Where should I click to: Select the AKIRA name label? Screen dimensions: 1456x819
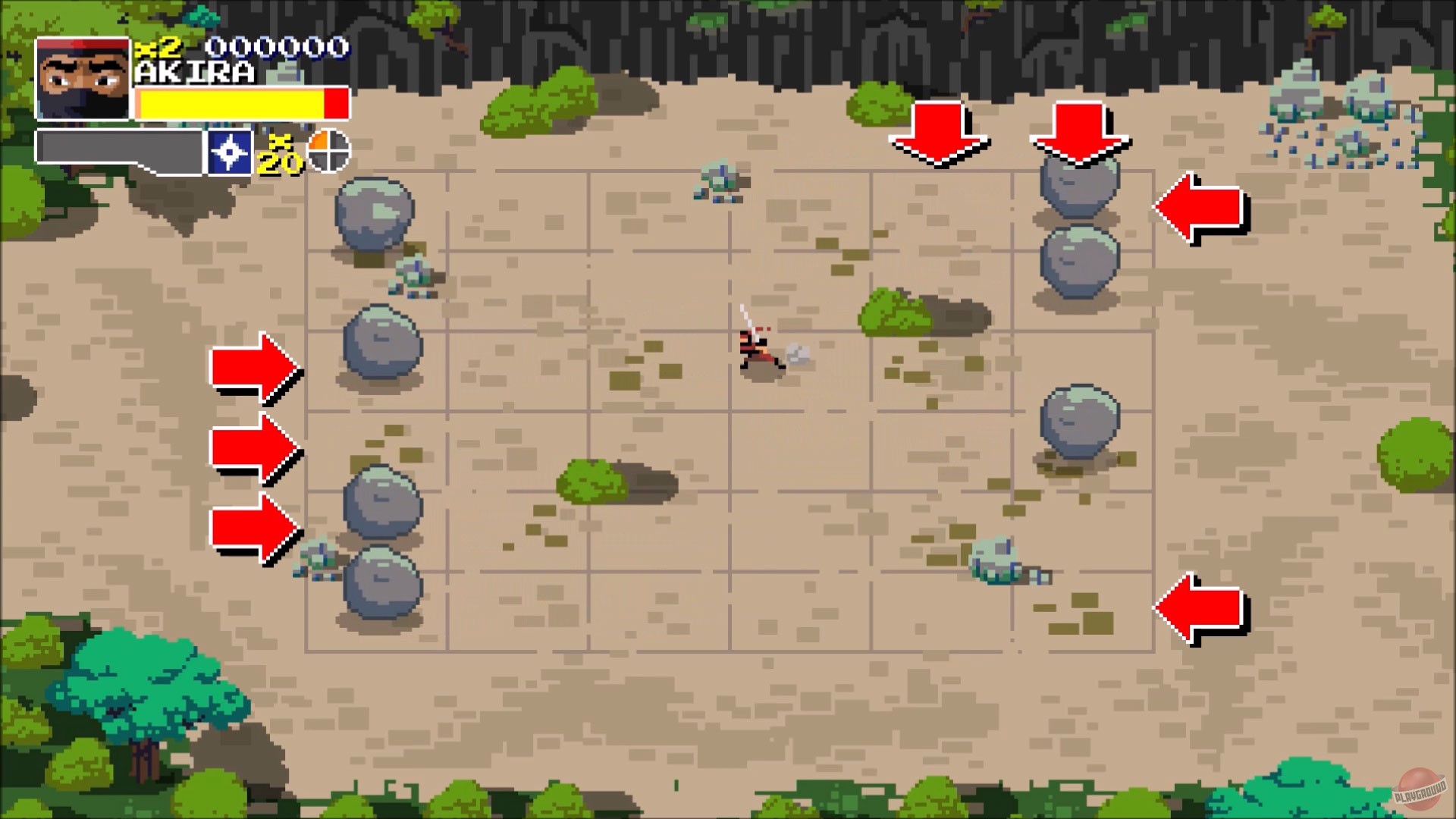[196, 72]
